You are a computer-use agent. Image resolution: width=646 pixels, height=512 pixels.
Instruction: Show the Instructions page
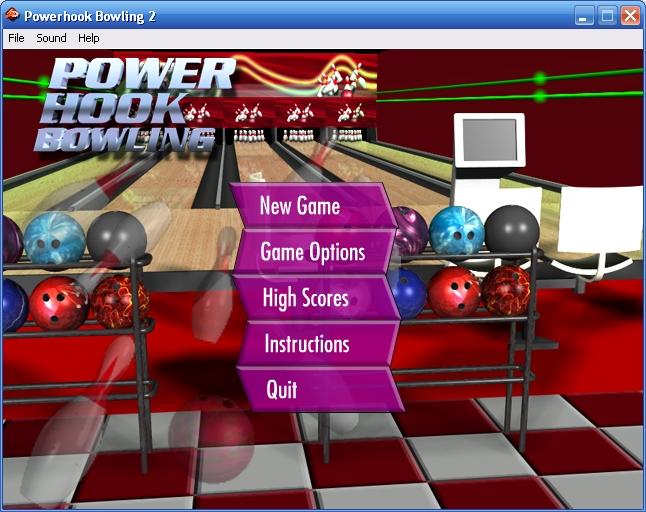click(306, 344)
